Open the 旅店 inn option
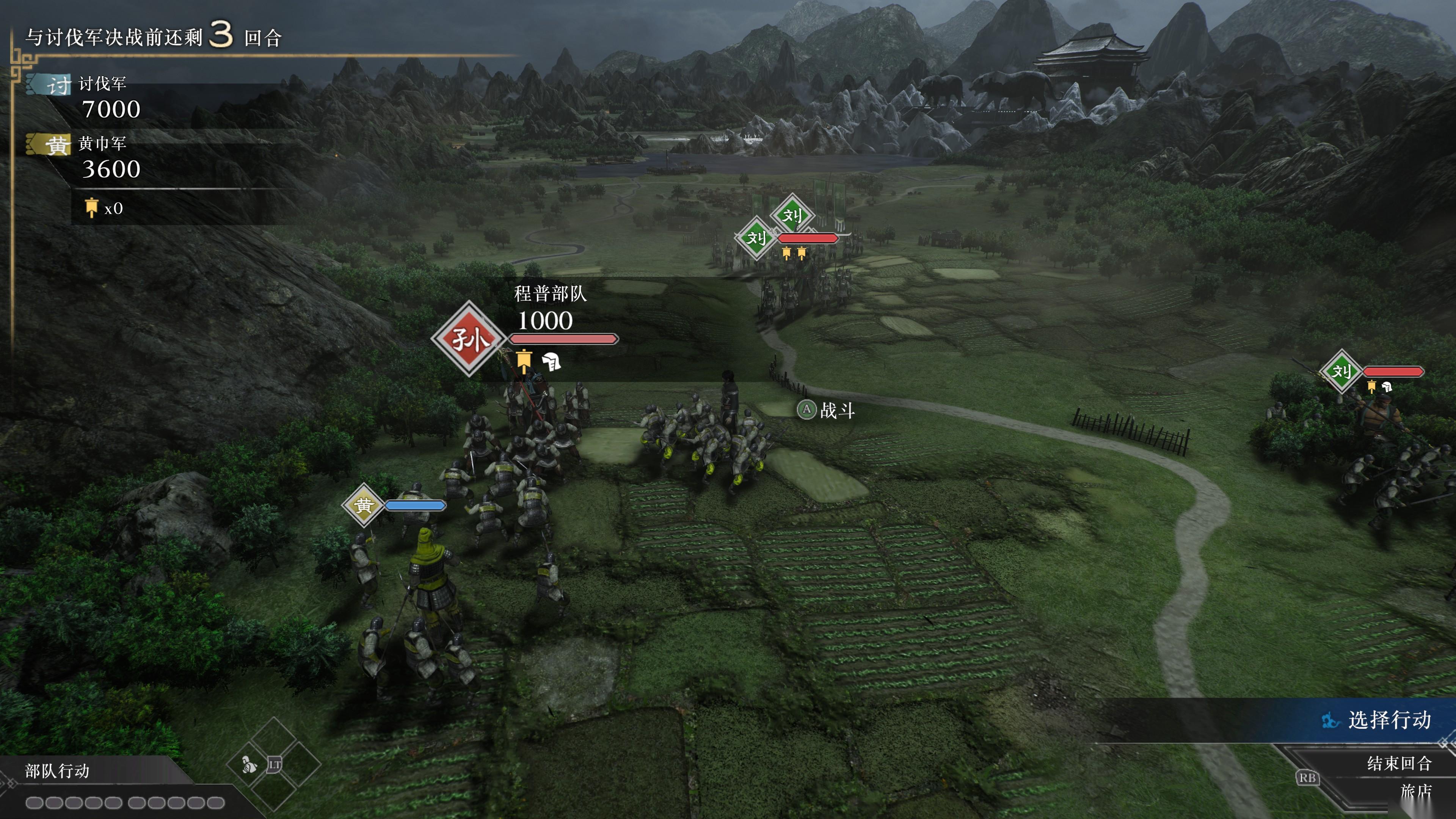Screen dimensions: 1456x819 click(1415, 791)
